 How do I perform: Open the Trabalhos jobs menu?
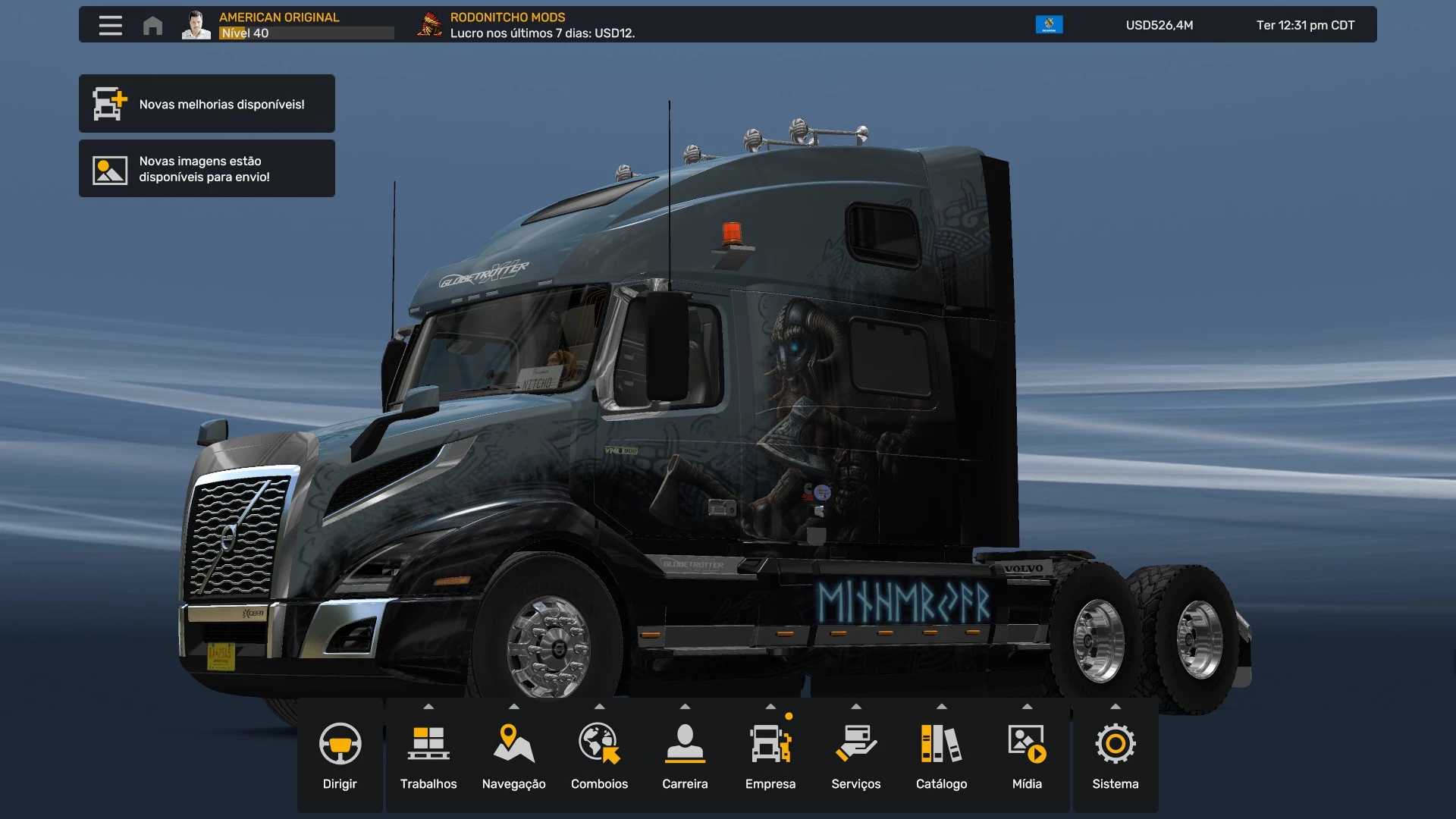point(428,755)
